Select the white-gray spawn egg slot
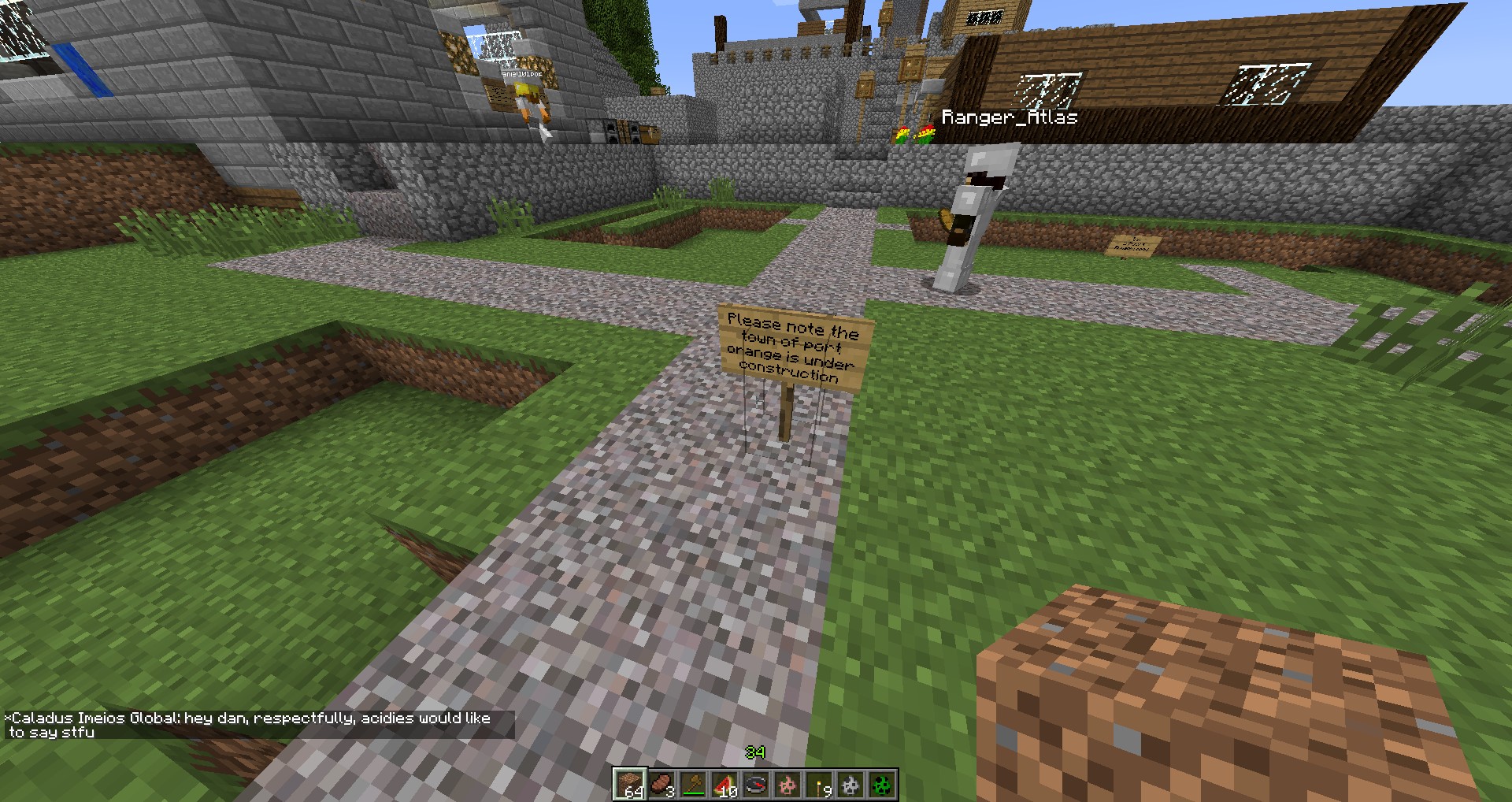The image size is (1512, 802). pyautogui.click(x=850, y=785)
